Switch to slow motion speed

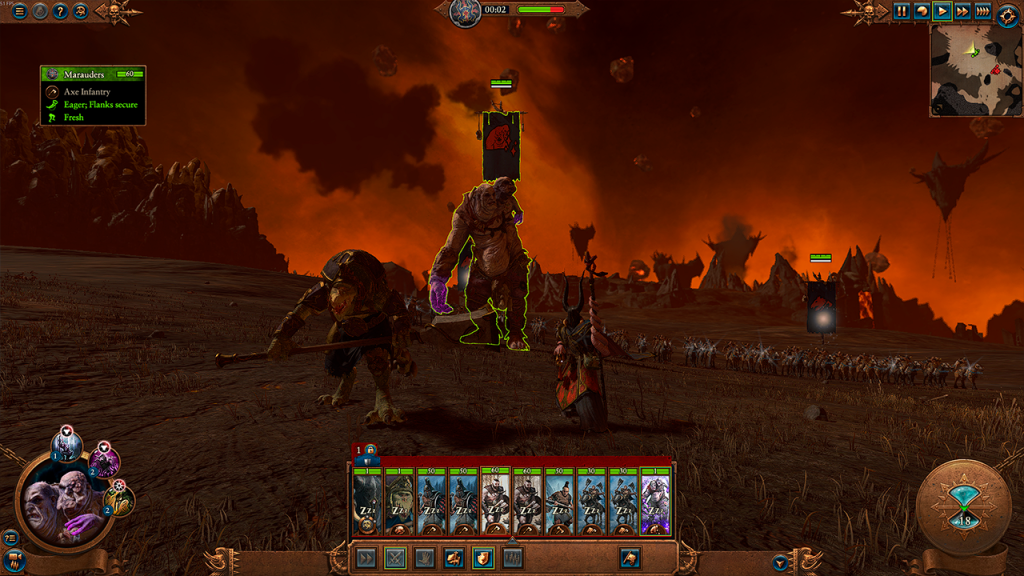click(x=922, y=11)
